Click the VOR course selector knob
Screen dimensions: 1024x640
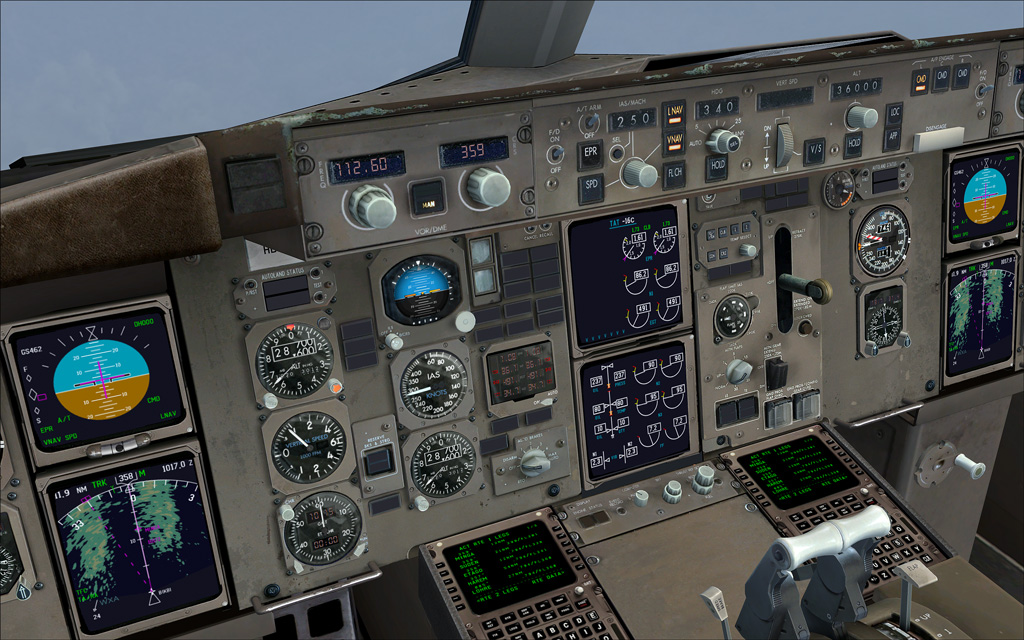click(487, 186)
